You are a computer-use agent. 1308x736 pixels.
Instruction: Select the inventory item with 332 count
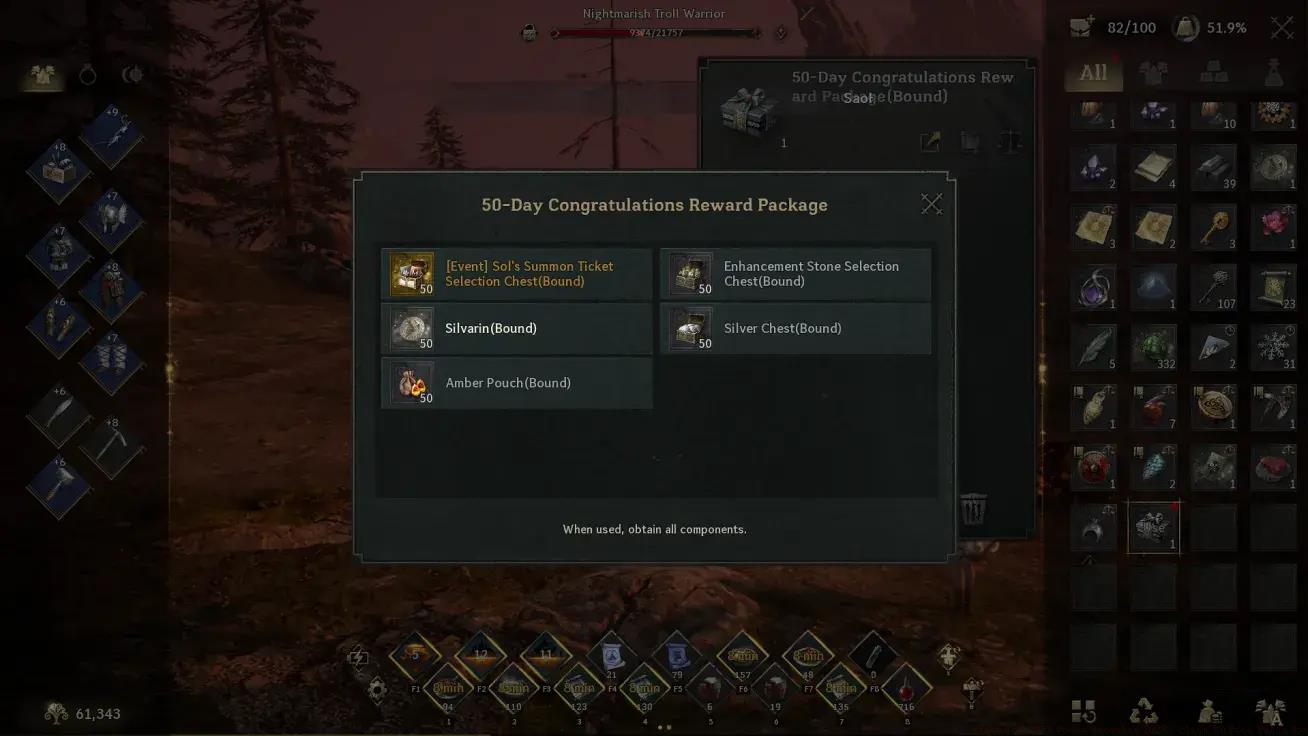(1153, 347)
